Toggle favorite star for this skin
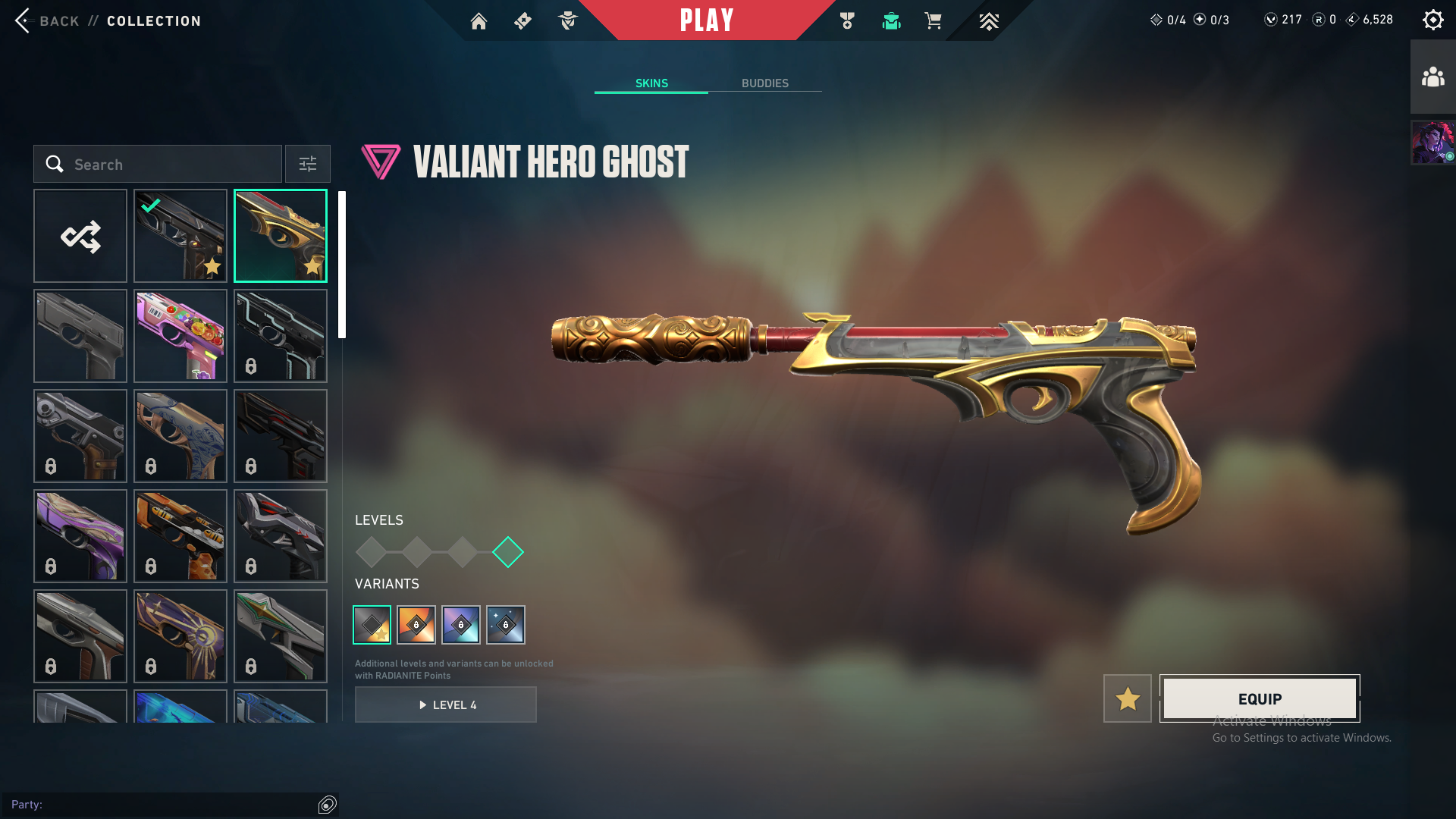 (x=1128, y=698)
